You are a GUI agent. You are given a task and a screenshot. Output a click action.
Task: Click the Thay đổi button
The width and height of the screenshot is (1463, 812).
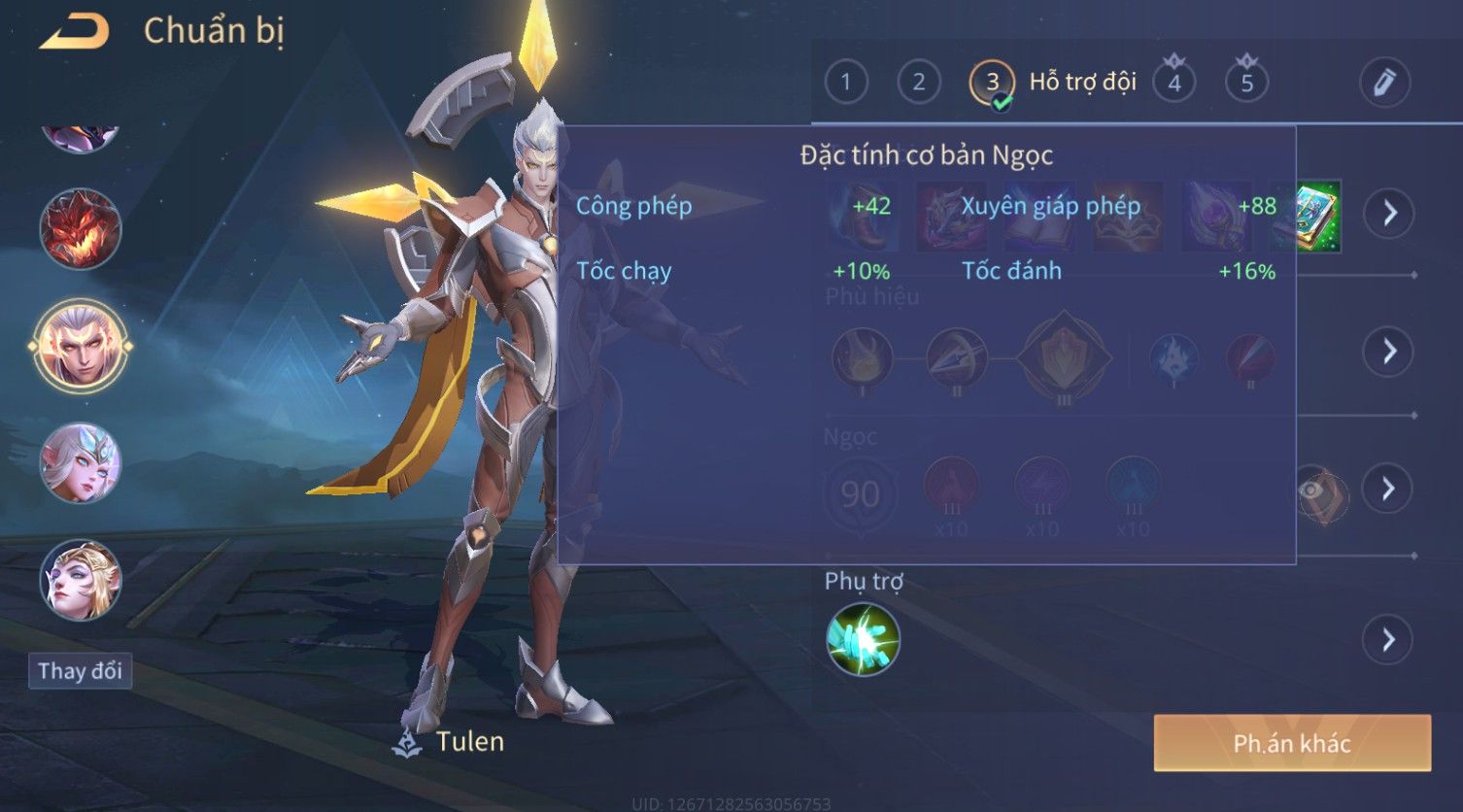[x=81, y=671]
